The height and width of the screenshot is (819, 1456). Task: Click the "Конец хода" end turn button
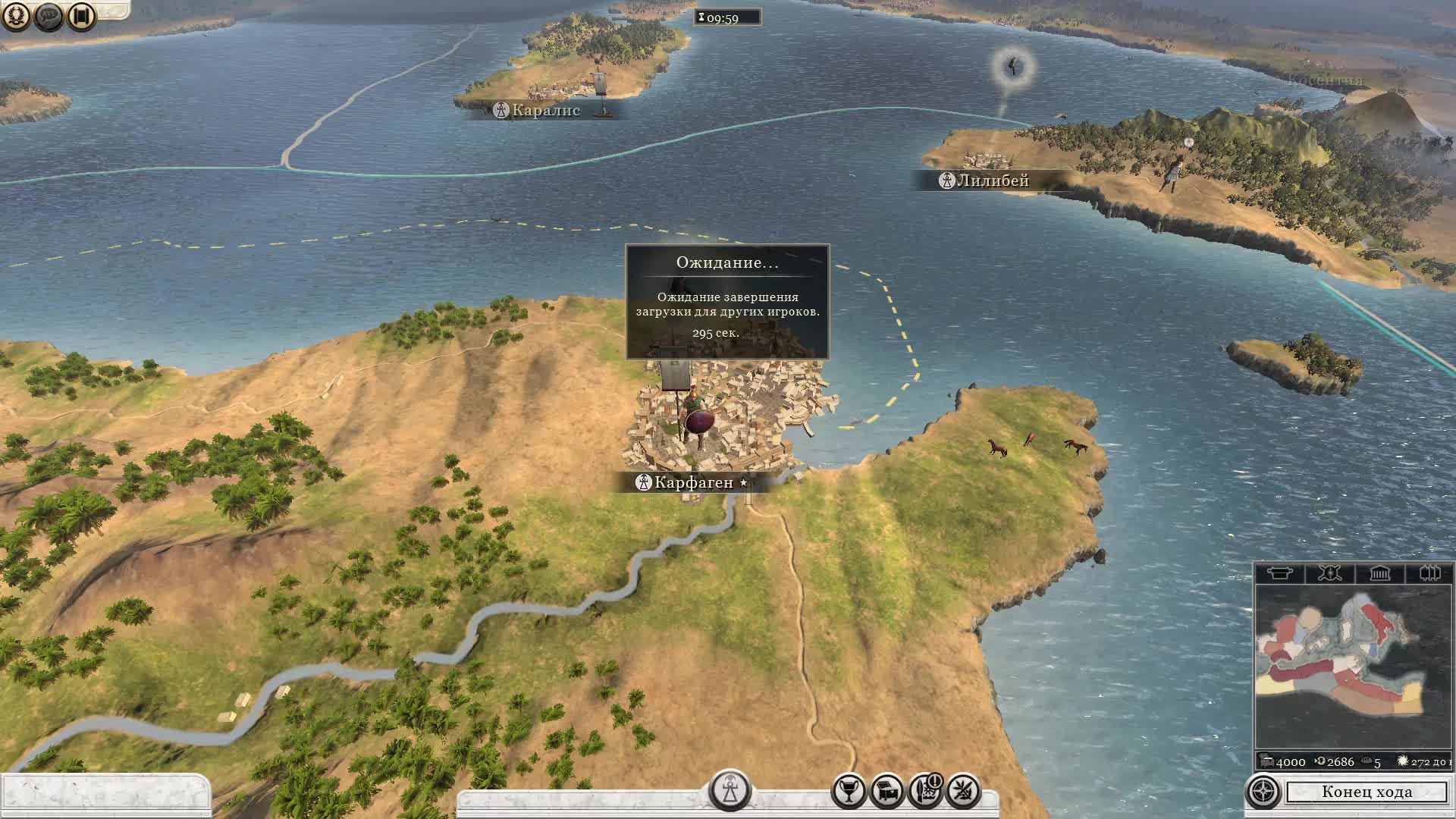[1367, 792]
